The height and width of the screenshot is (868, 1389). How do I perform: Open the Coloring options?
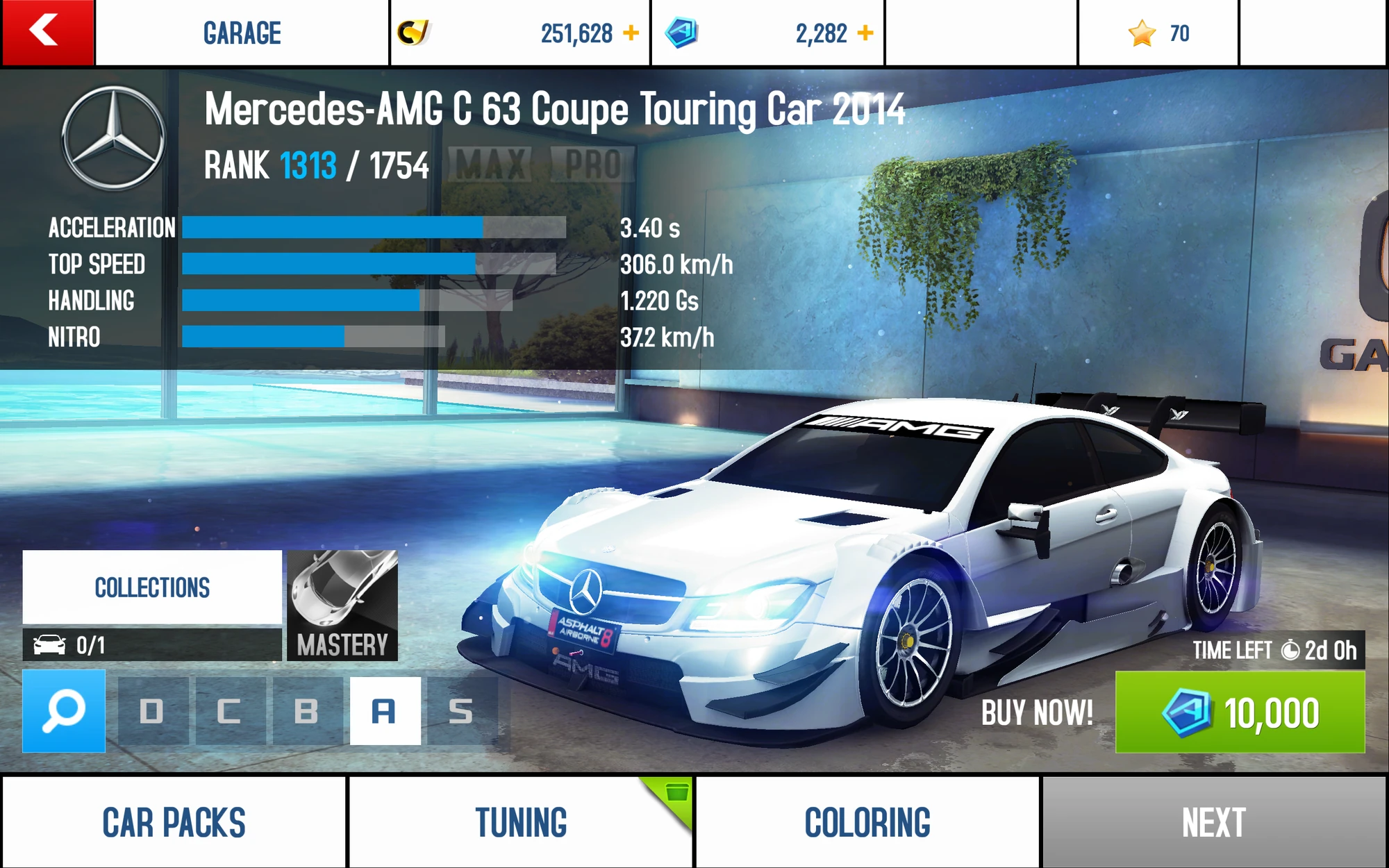867,822
